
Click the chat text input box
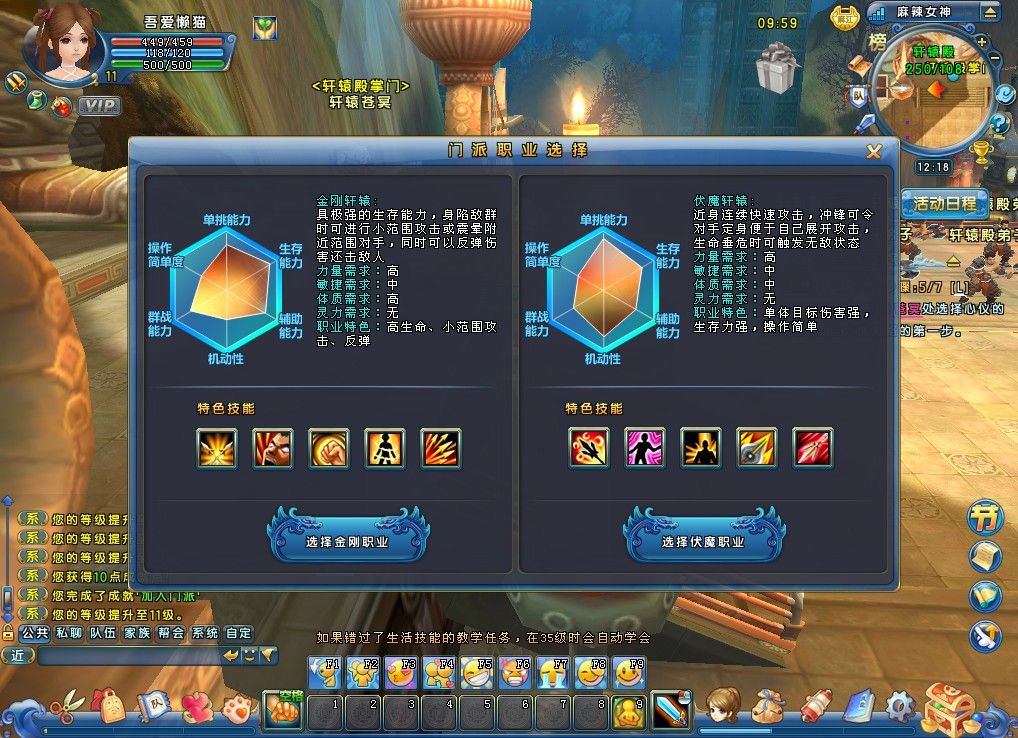(128, 656)
